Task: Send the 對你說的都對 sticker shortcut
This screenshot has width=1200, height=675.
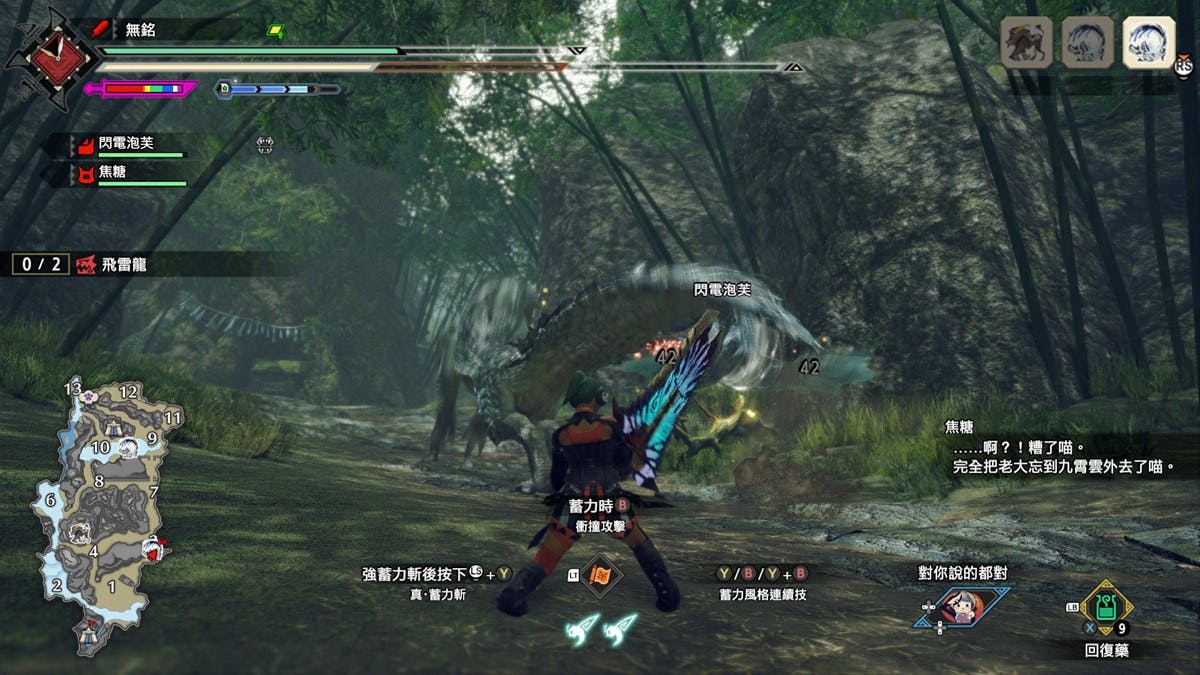Action: click(962, 607)
